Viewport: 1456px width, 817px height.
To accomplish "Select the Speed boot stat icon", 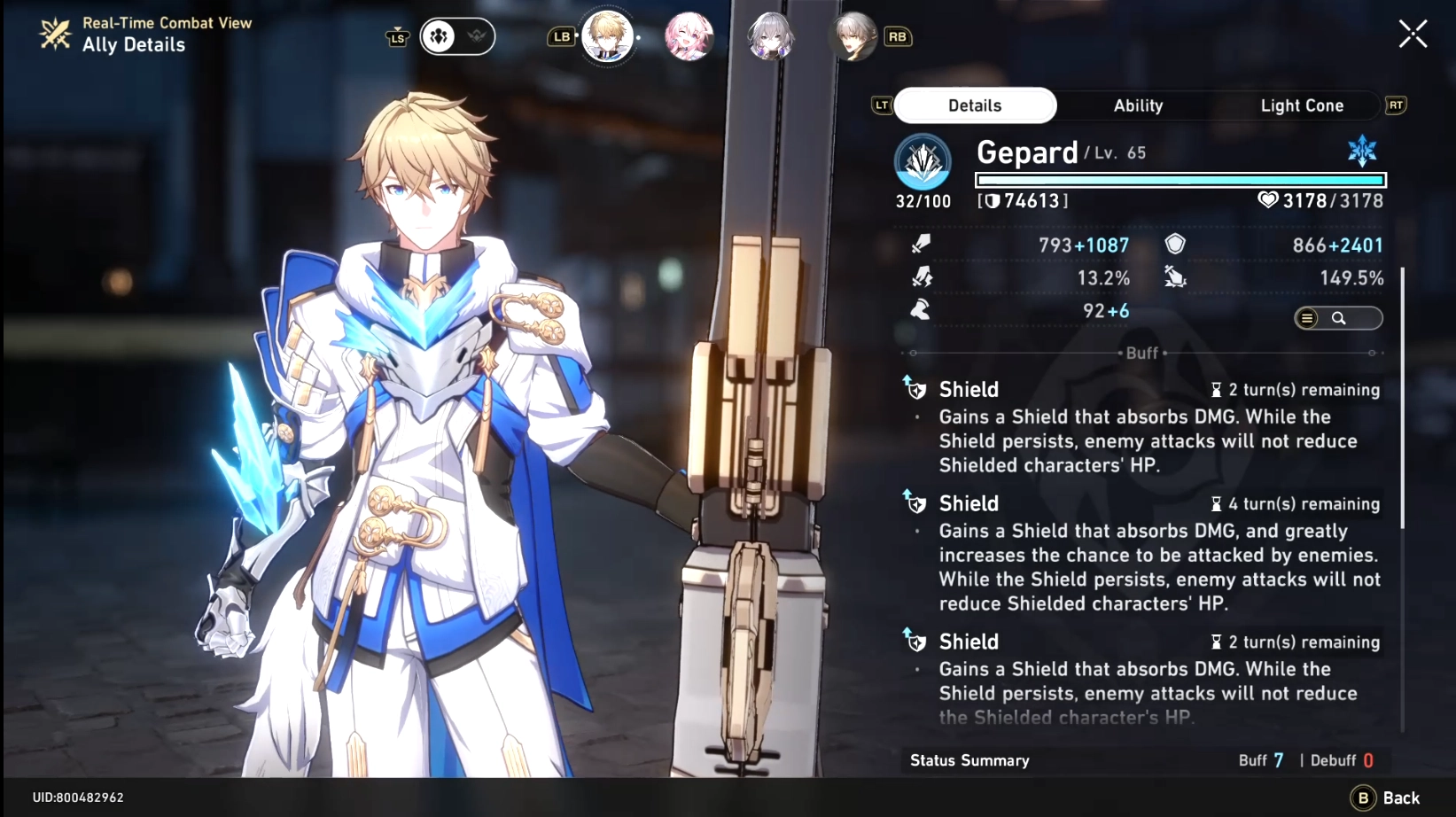I will pos(922,310).
